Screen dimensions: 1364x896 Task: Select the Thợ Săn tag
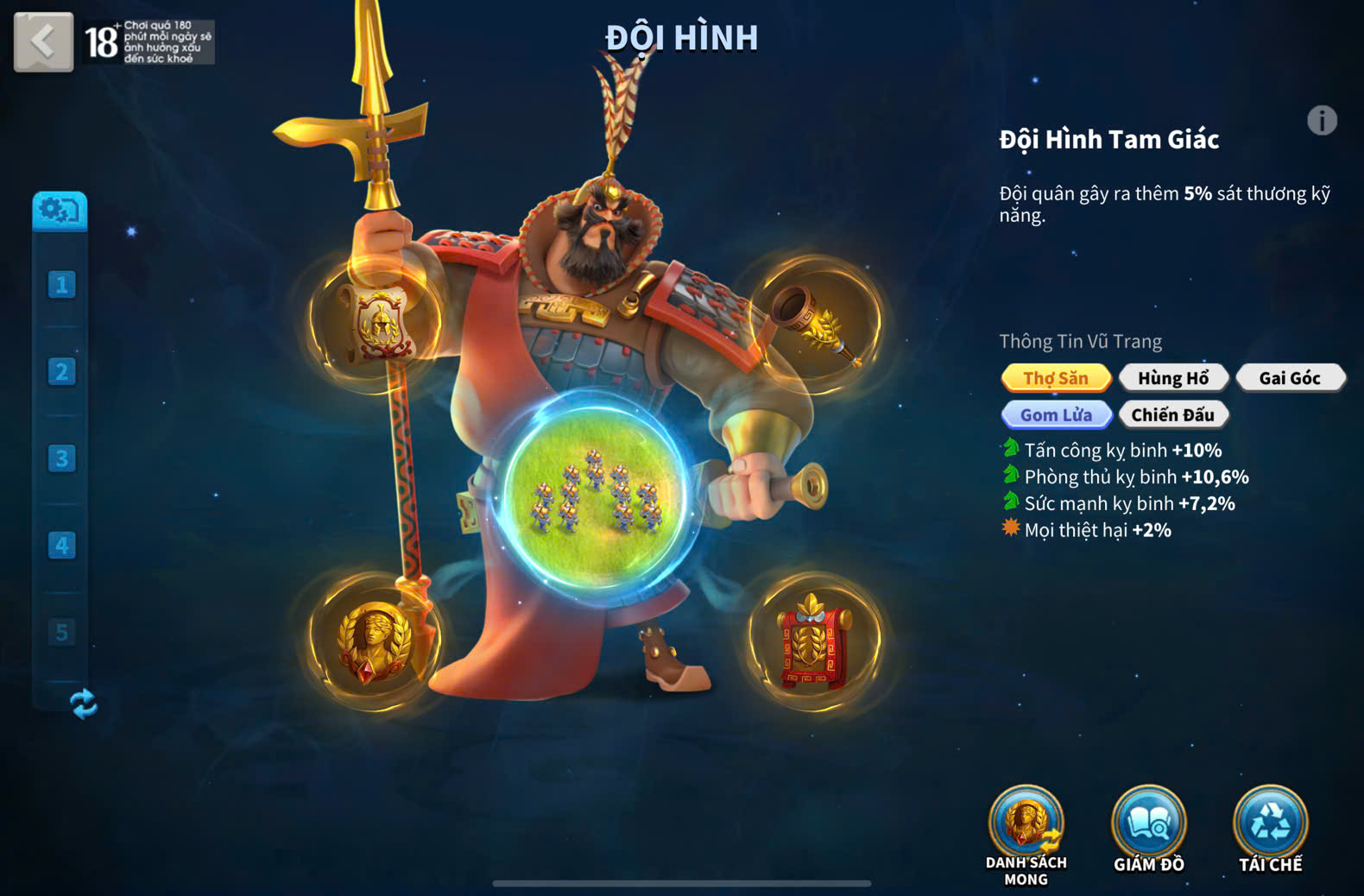point(1056,378)
